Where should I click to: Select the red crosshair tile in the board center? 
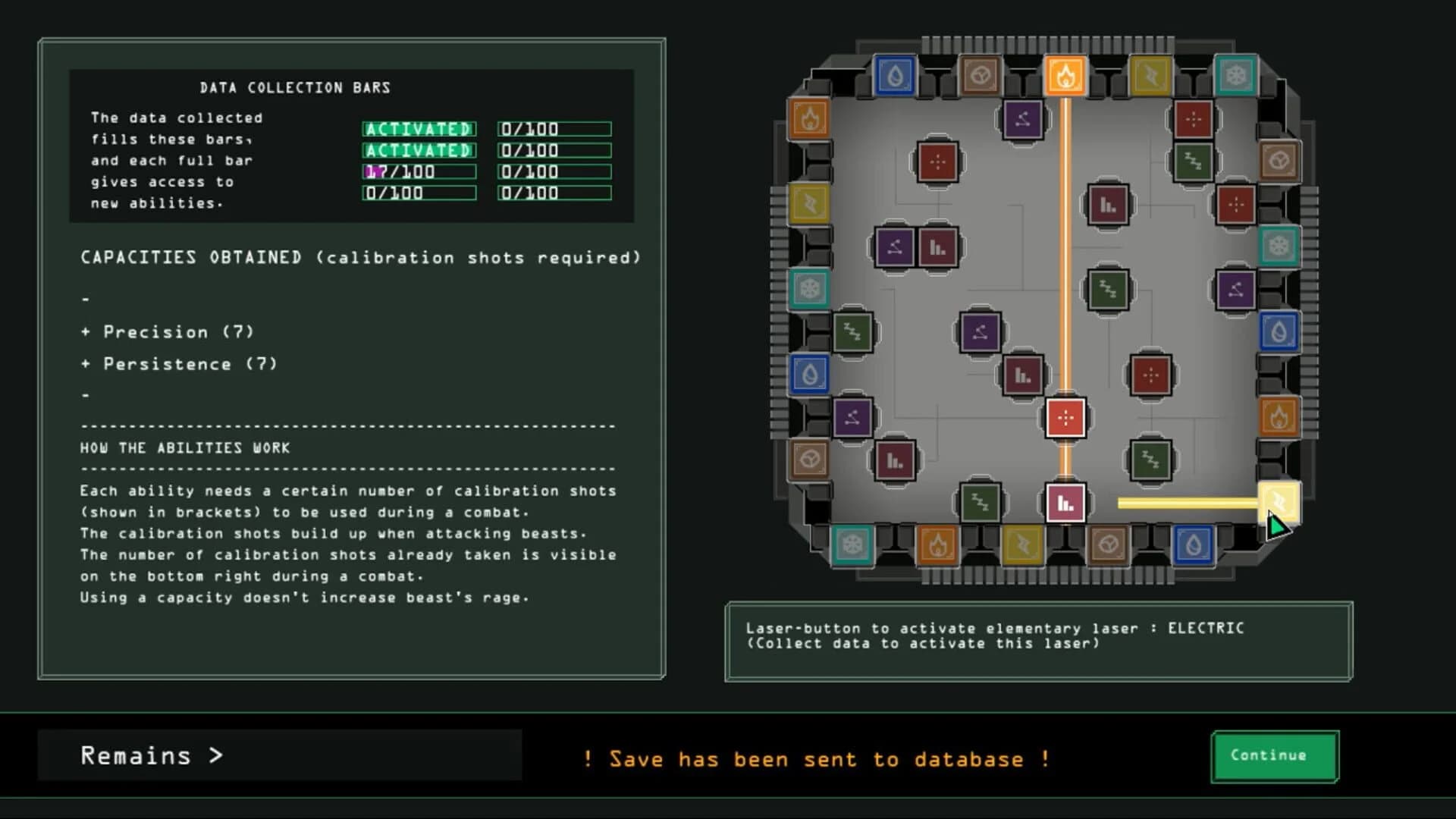pyautogui.click(x=1068, y=418)
